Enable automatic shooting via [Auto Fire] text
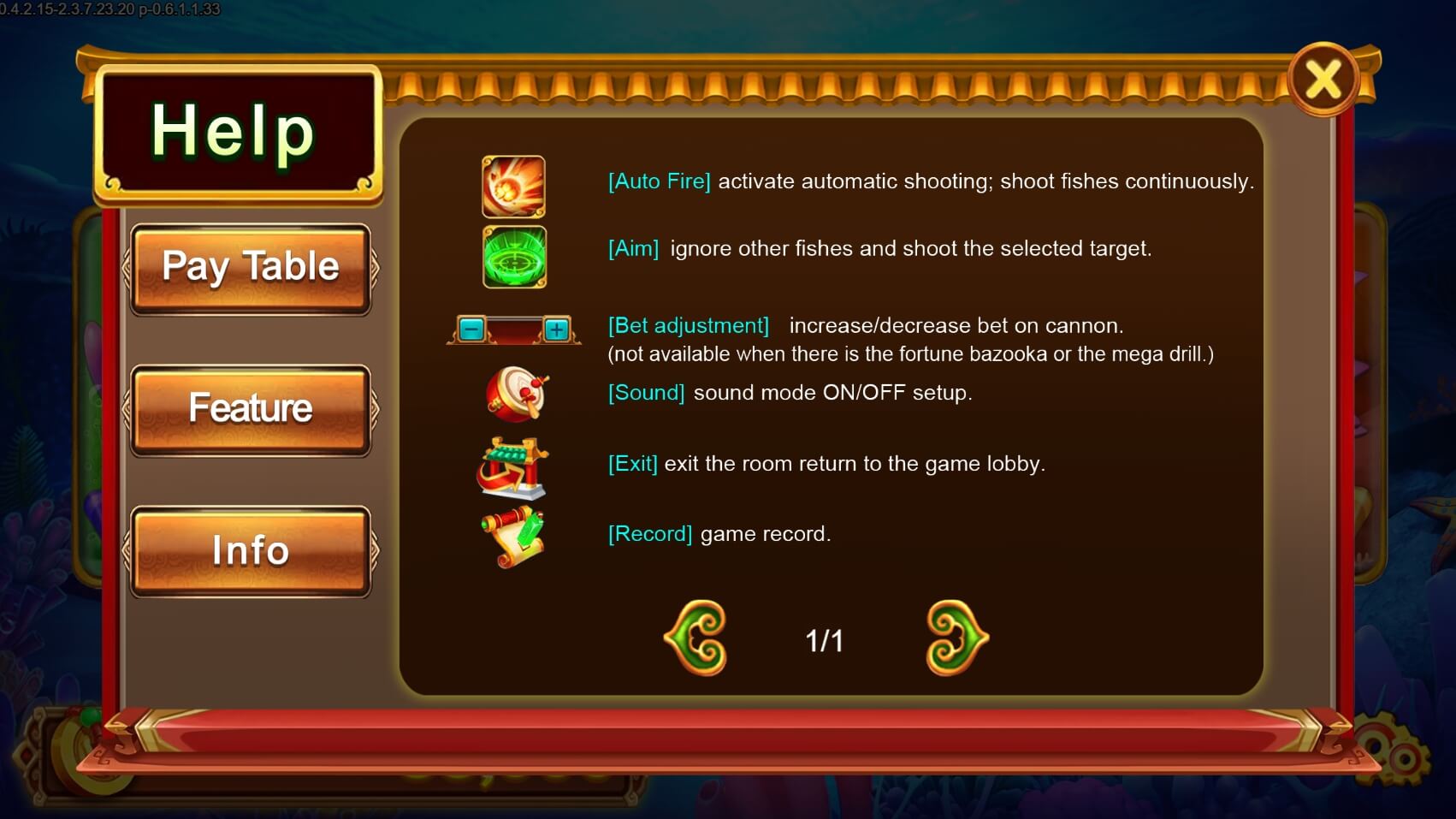 pos(659,181)
